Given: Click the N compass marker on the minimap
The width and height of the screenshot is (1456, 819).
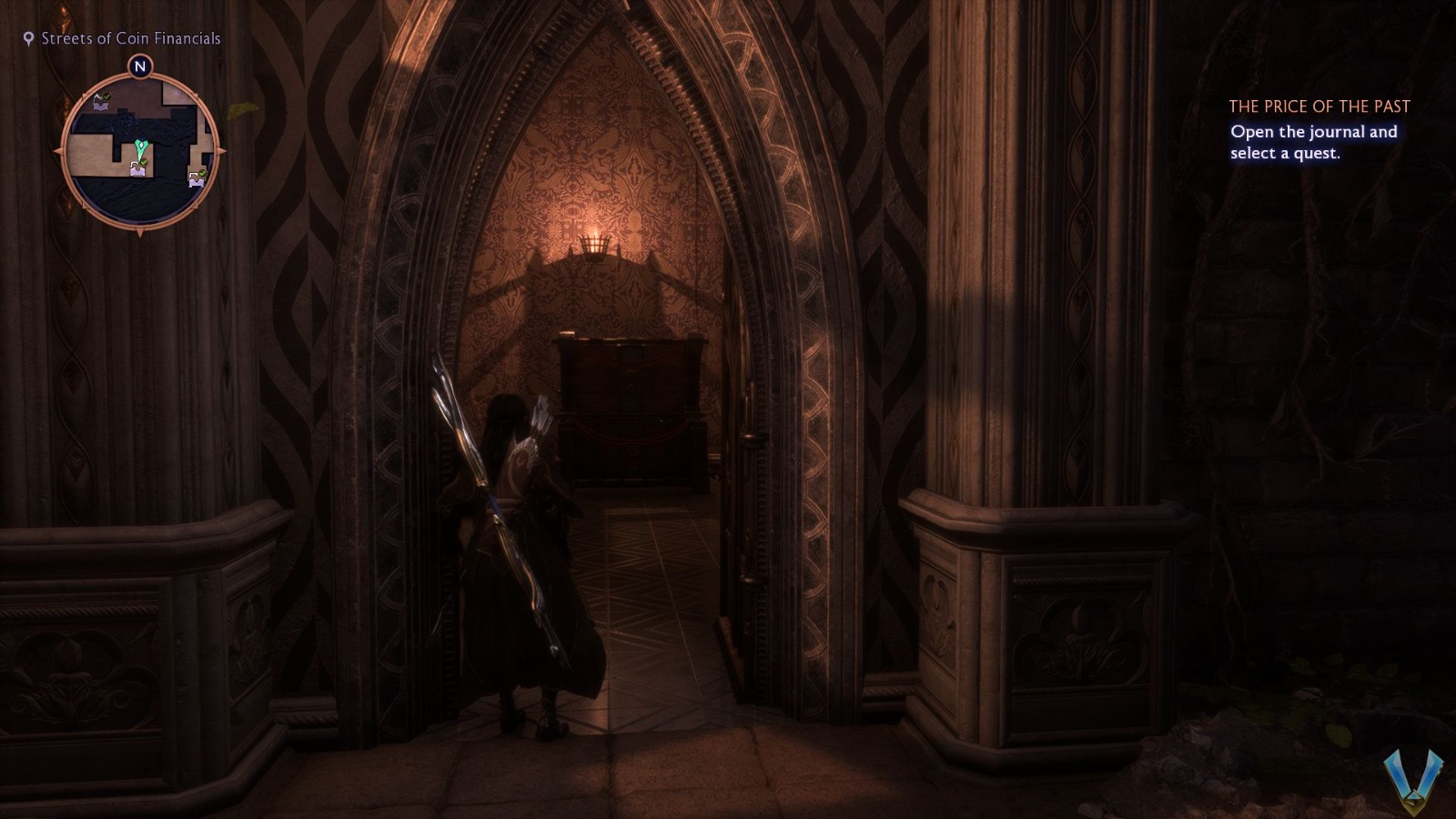Looking at the screenshot, I should [x=141, y=66].
